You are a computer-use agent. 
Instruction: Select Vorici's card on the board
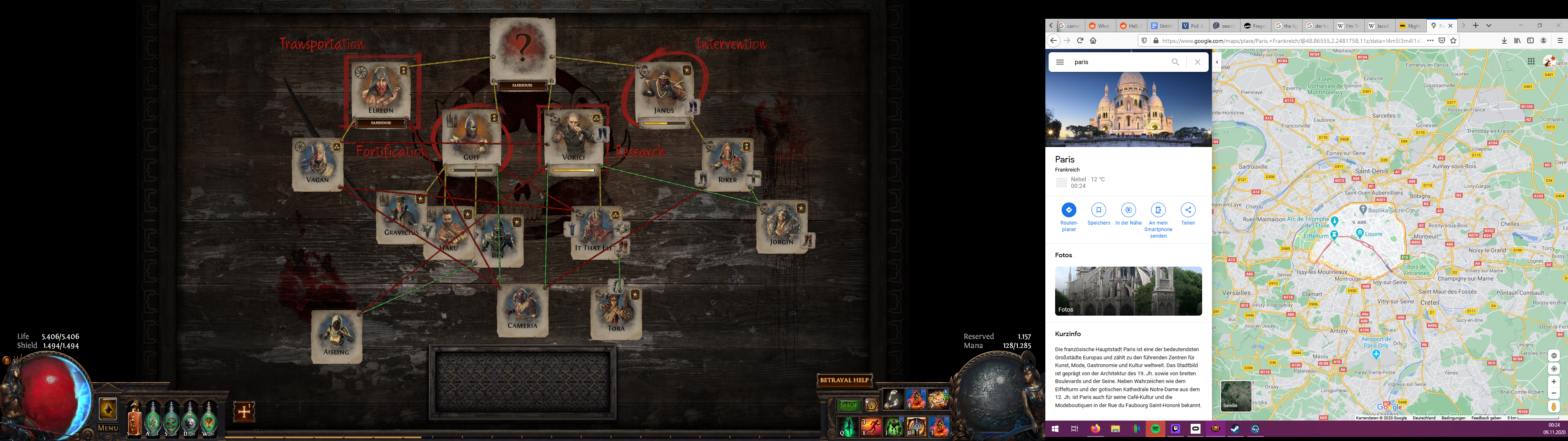click(x=573, y=136)
